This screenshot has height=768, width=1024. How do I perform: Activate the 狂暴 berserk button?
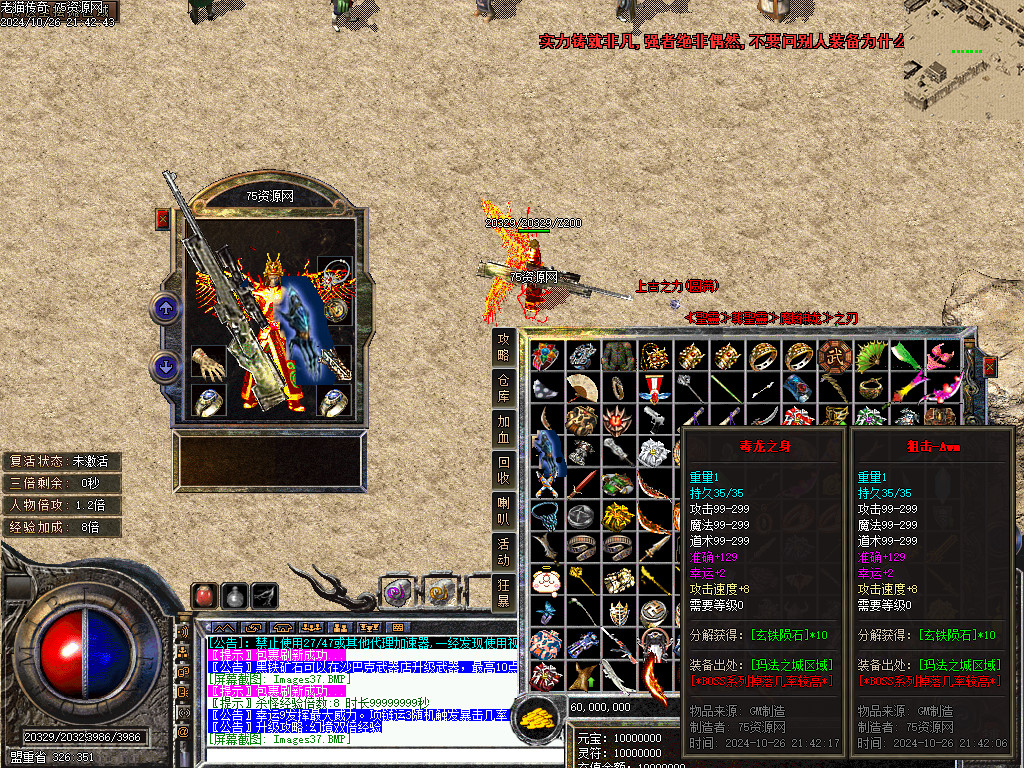505,593
